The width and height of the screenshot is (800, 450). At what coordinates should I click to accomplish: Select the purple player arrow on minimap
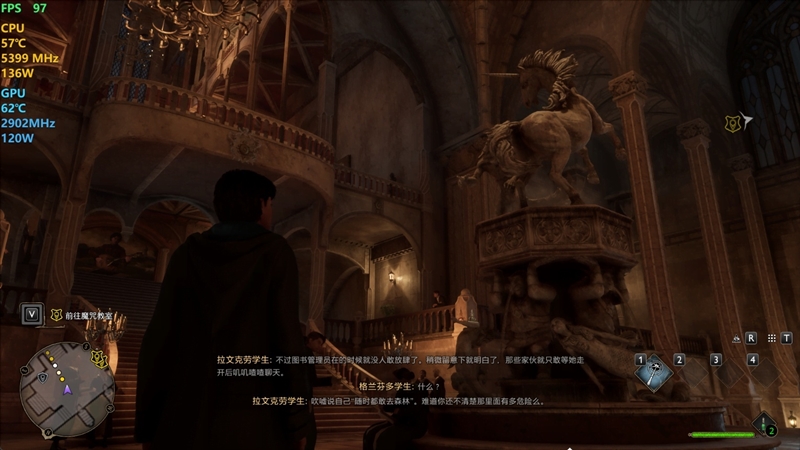[68, 389]
